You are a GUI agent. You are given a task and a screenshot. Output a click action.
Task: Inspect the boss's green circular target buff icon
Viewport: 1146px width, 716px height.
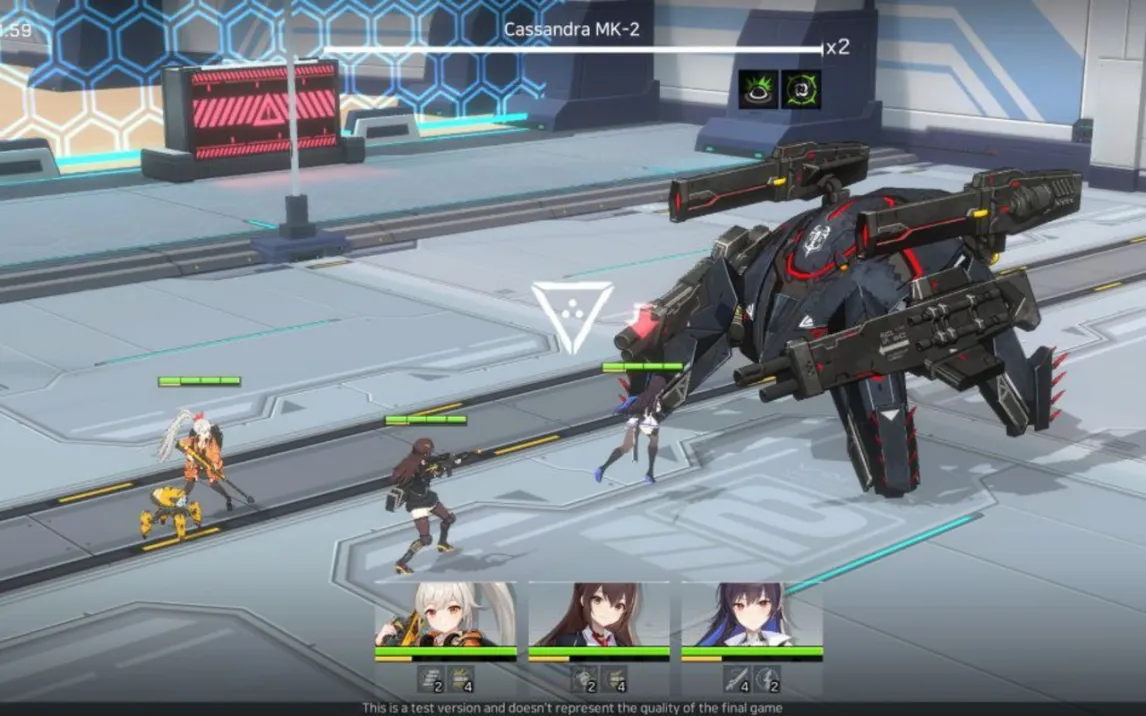pos(801,89)
